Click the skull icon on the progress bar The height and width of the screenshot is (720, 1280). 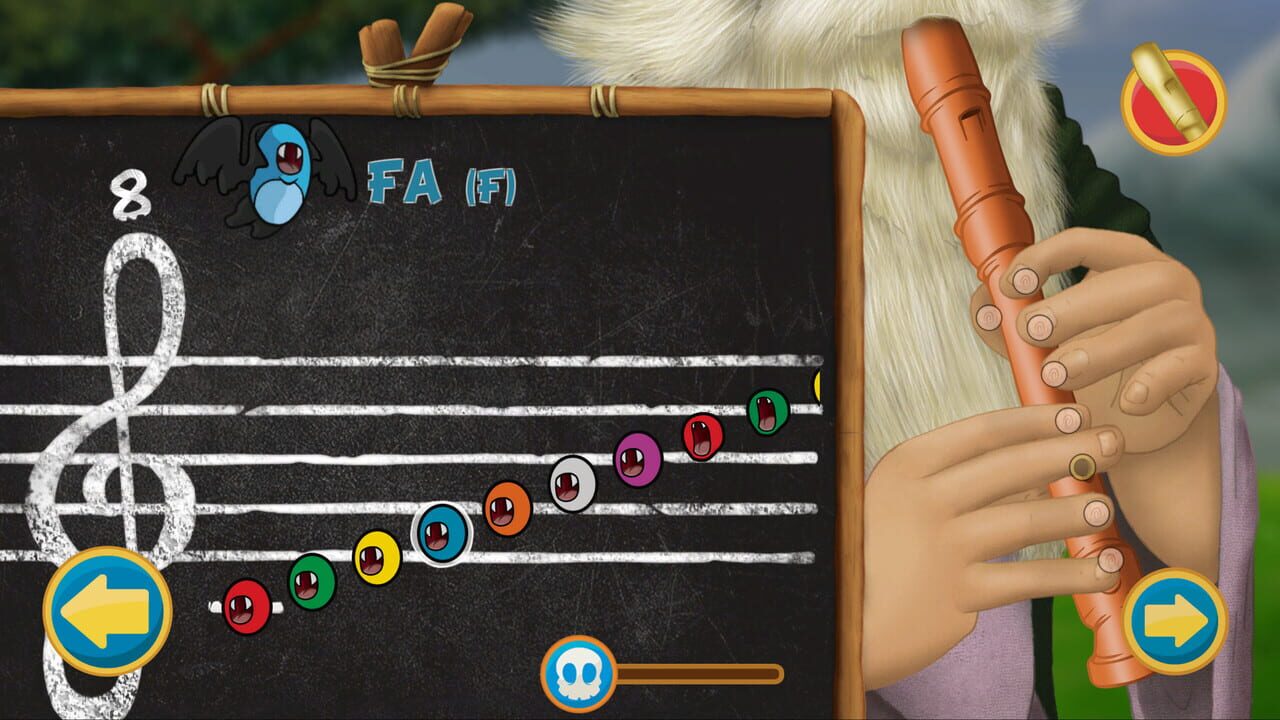pos(577,673)
